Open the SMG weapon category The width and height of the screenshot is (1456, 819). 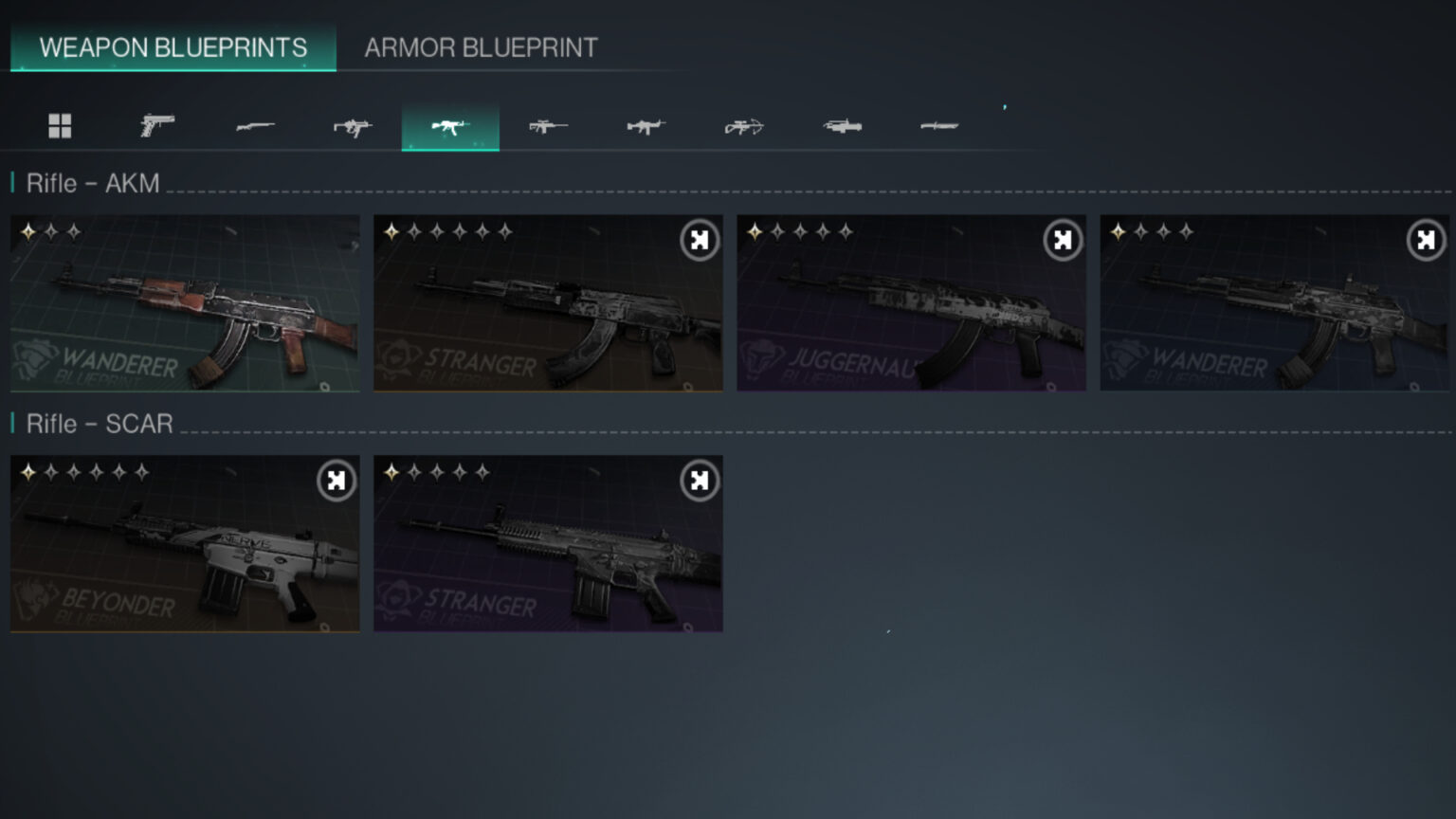pyautogui.click(x=353, y=125)
